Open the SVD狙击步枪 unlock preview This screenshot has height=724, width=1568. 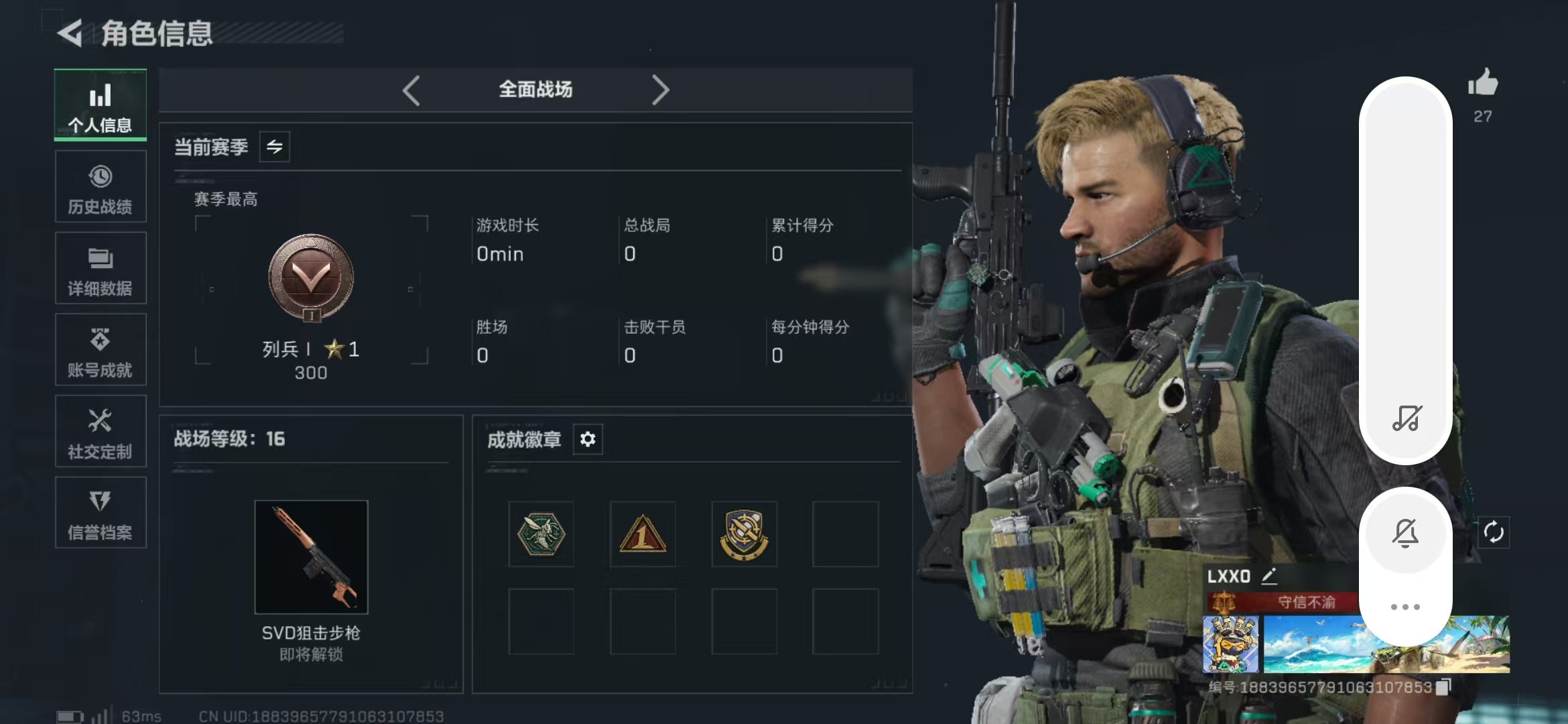pos(311,557)
